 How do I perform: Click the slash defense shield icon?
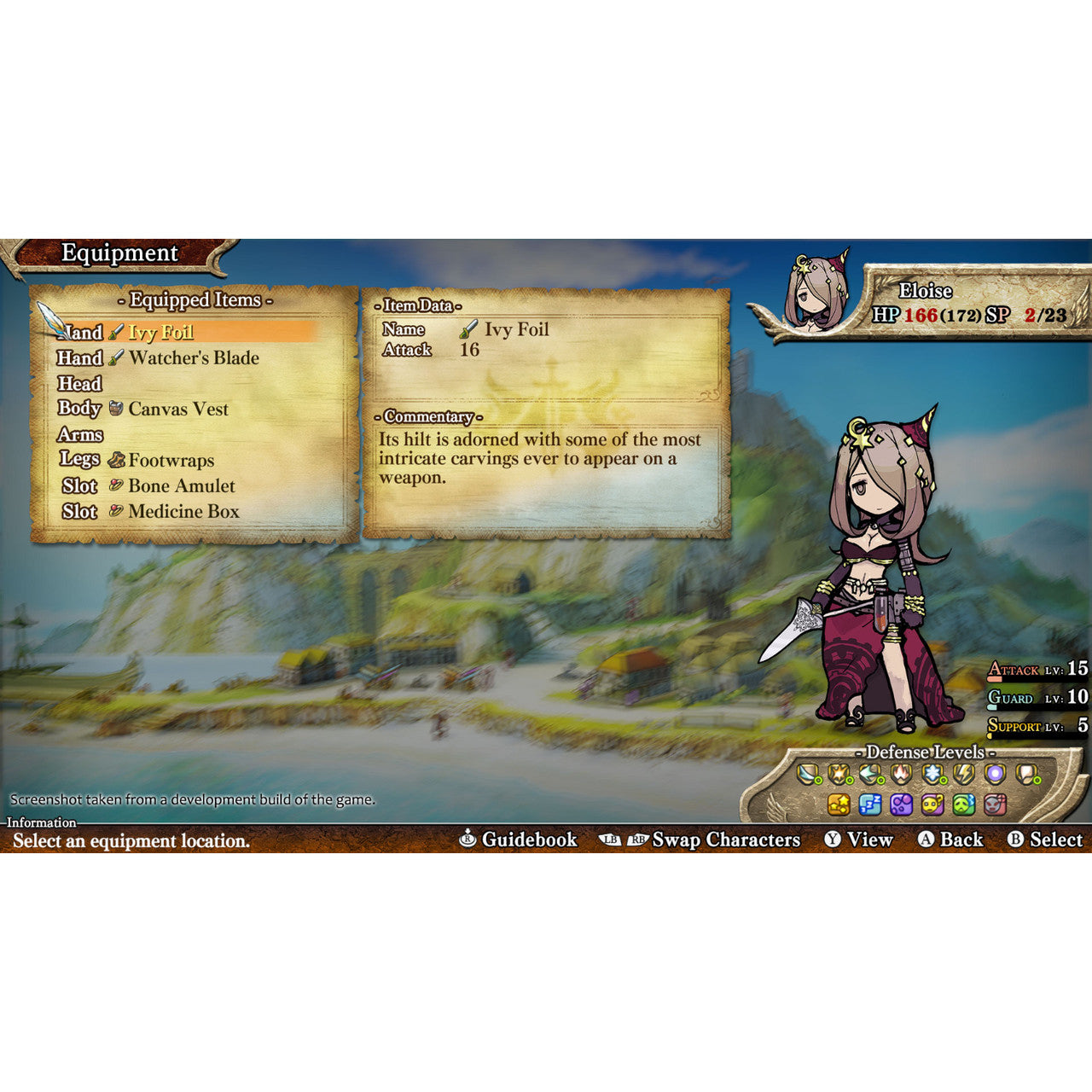point(808,775)
